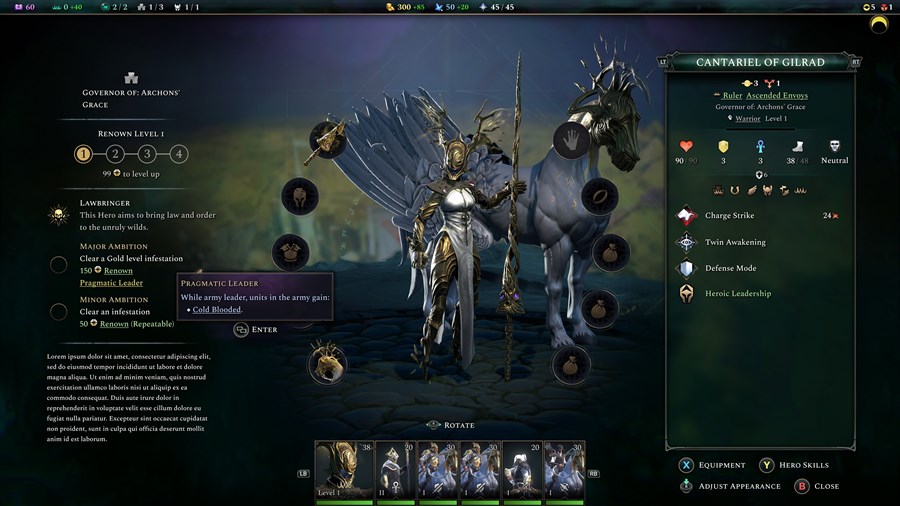View the Defense Mode ability
Image resolution: width=900 pixels, height=506 pixels.
click(x=730, y=268)
